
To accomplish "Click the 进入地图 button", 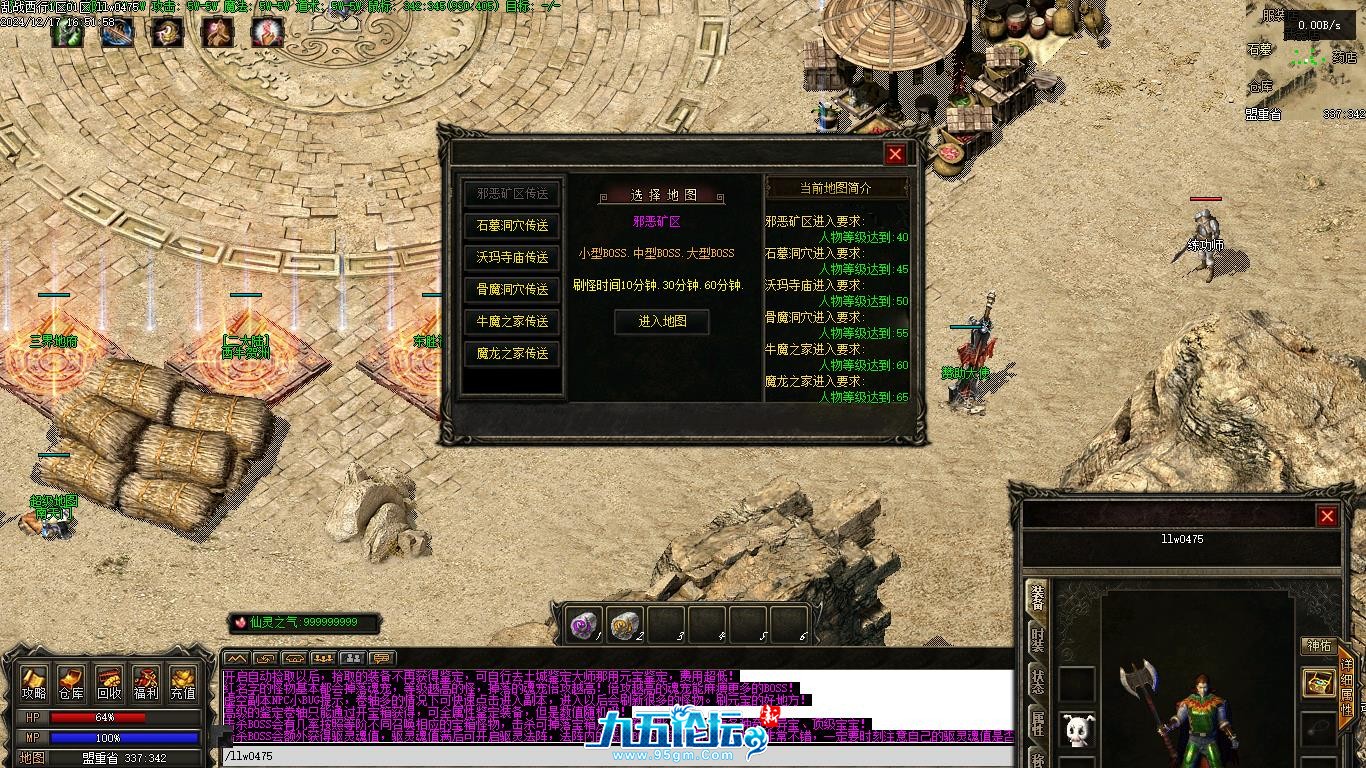I will pyautogui.click(x=662, y=321).
